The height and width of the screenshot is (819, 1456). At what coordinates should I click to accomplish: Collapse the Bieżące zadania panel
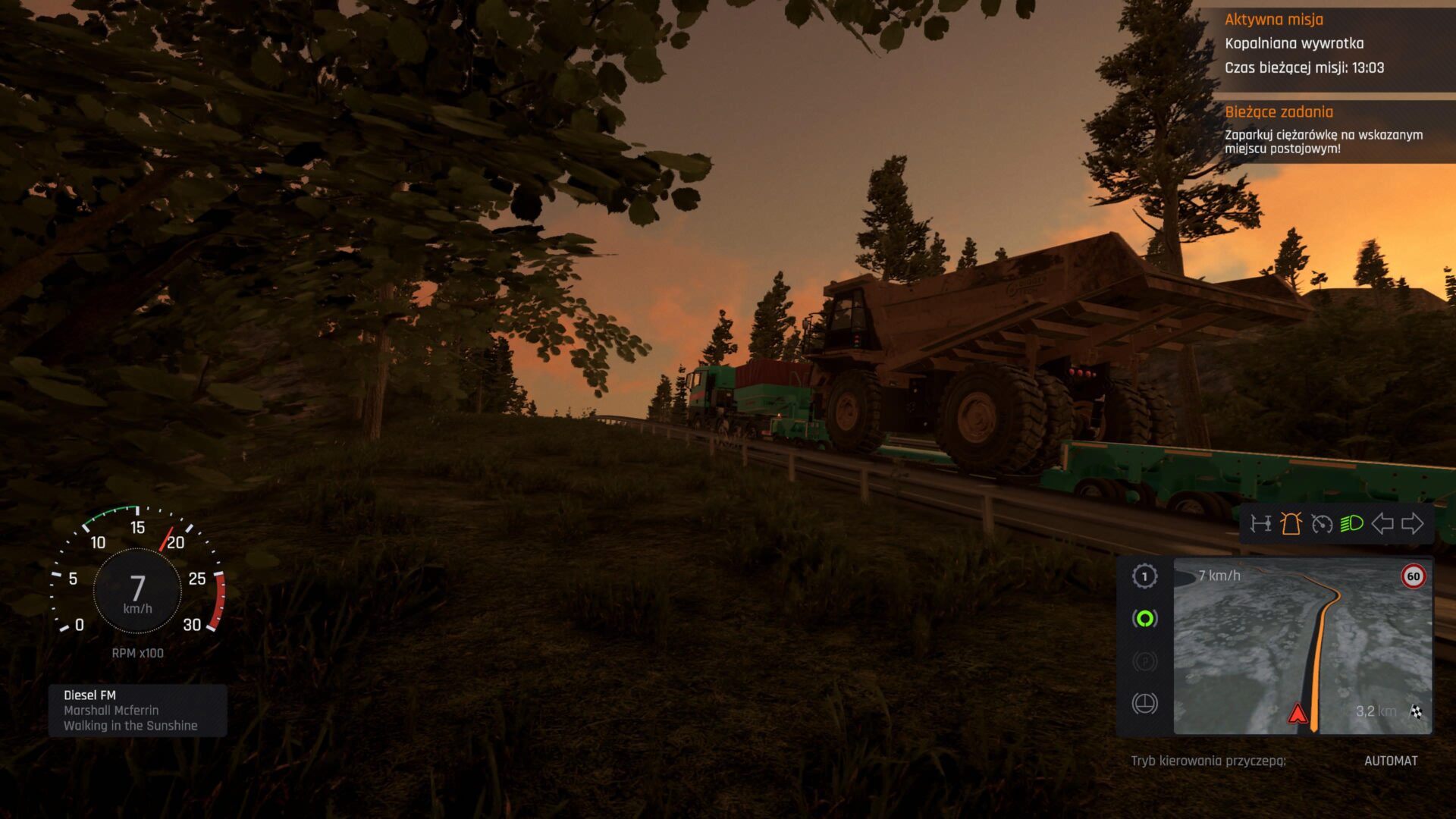(x=1279, y=112)
